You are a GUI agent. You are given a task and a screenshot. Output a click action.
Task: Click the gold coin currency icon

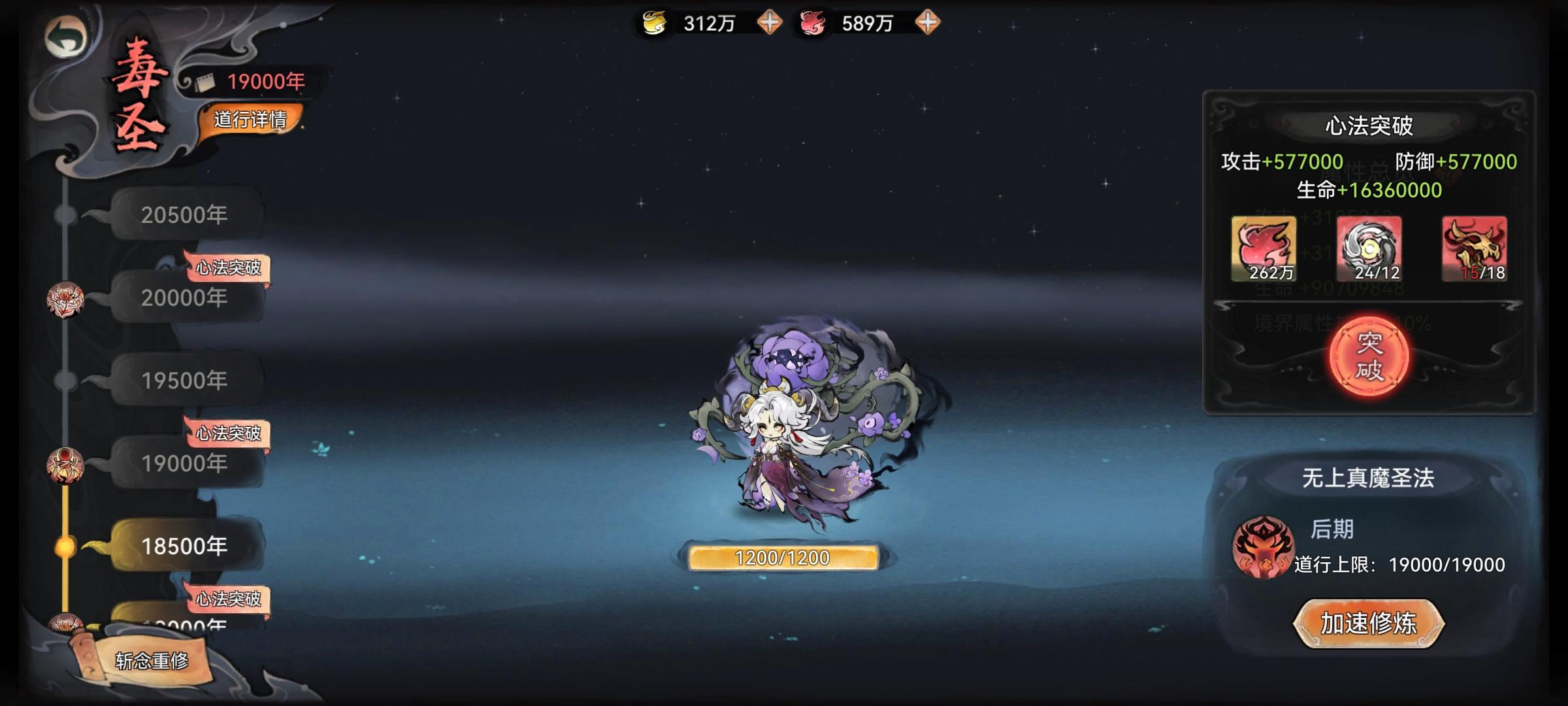(655, 22)
